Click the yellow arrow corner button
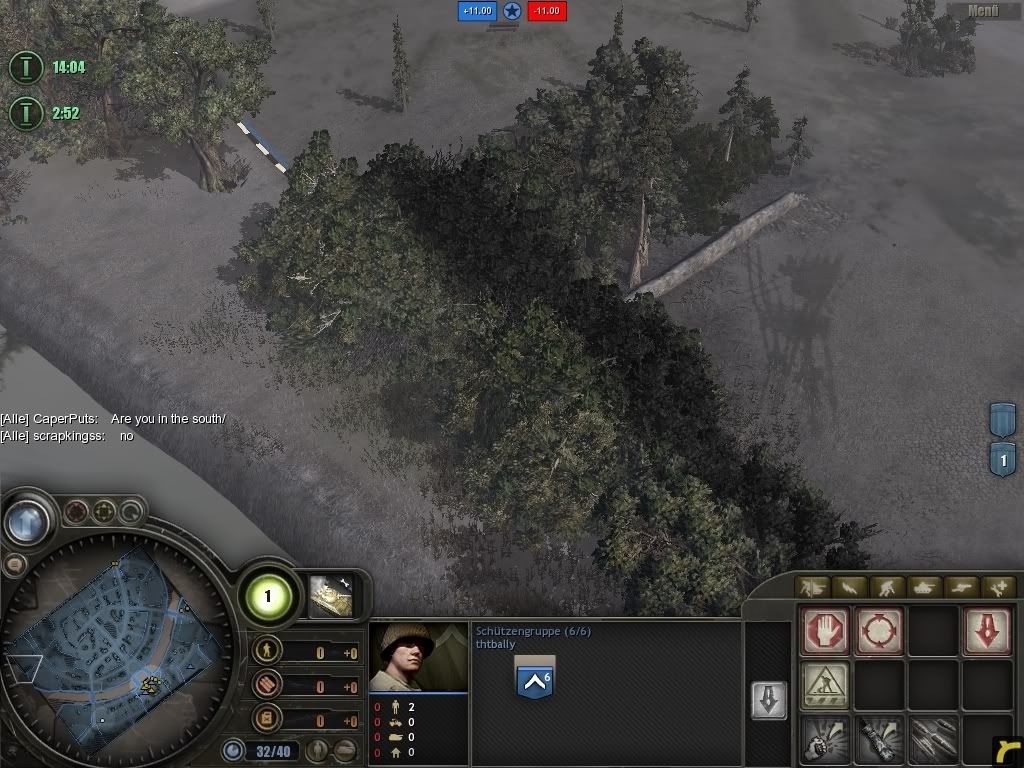 pyautogui.click(x=1008, y=750)
